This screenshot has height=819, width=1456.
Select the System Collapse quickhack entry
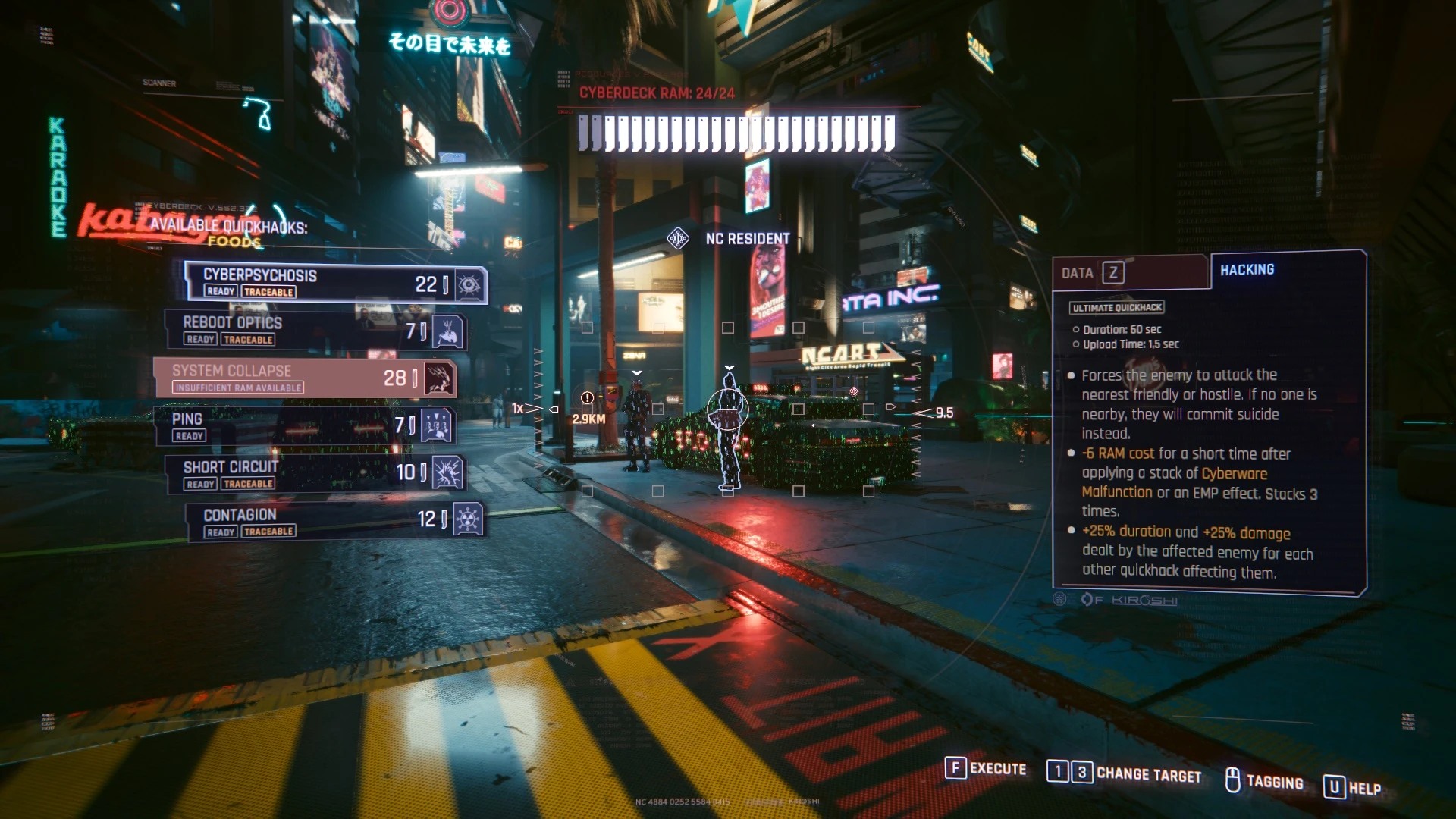303,378
